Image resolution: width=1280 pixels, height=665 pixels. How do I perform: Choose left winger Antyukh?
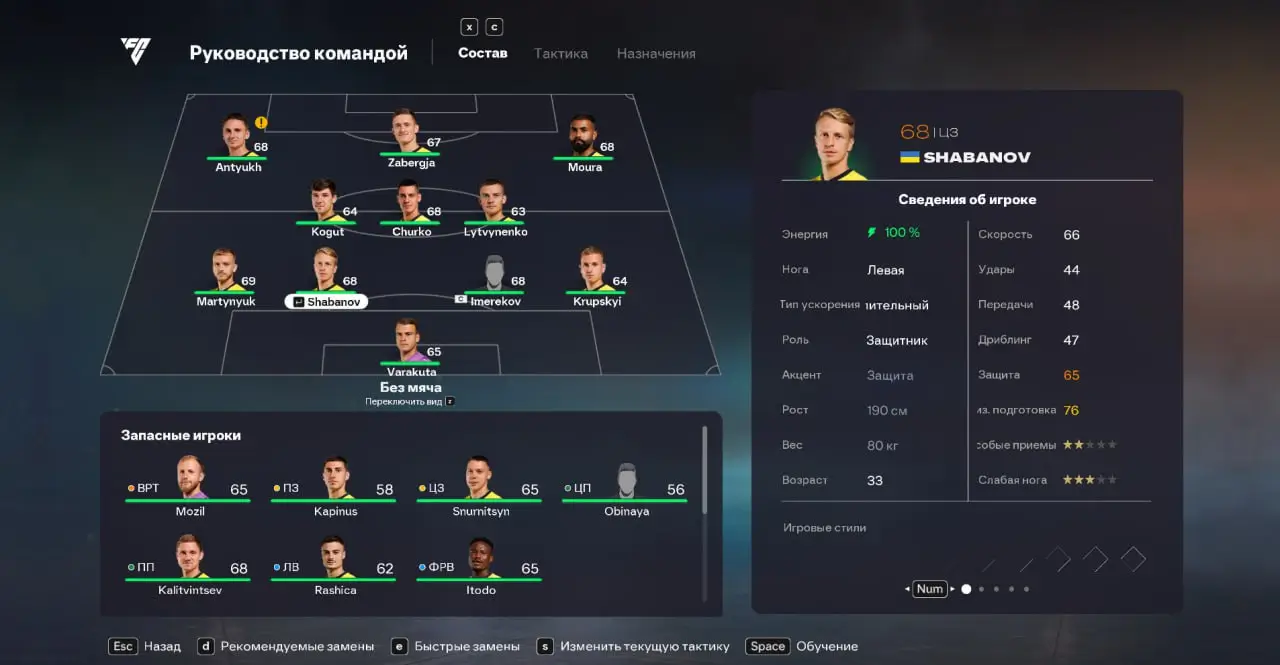(x=238, y=140)
